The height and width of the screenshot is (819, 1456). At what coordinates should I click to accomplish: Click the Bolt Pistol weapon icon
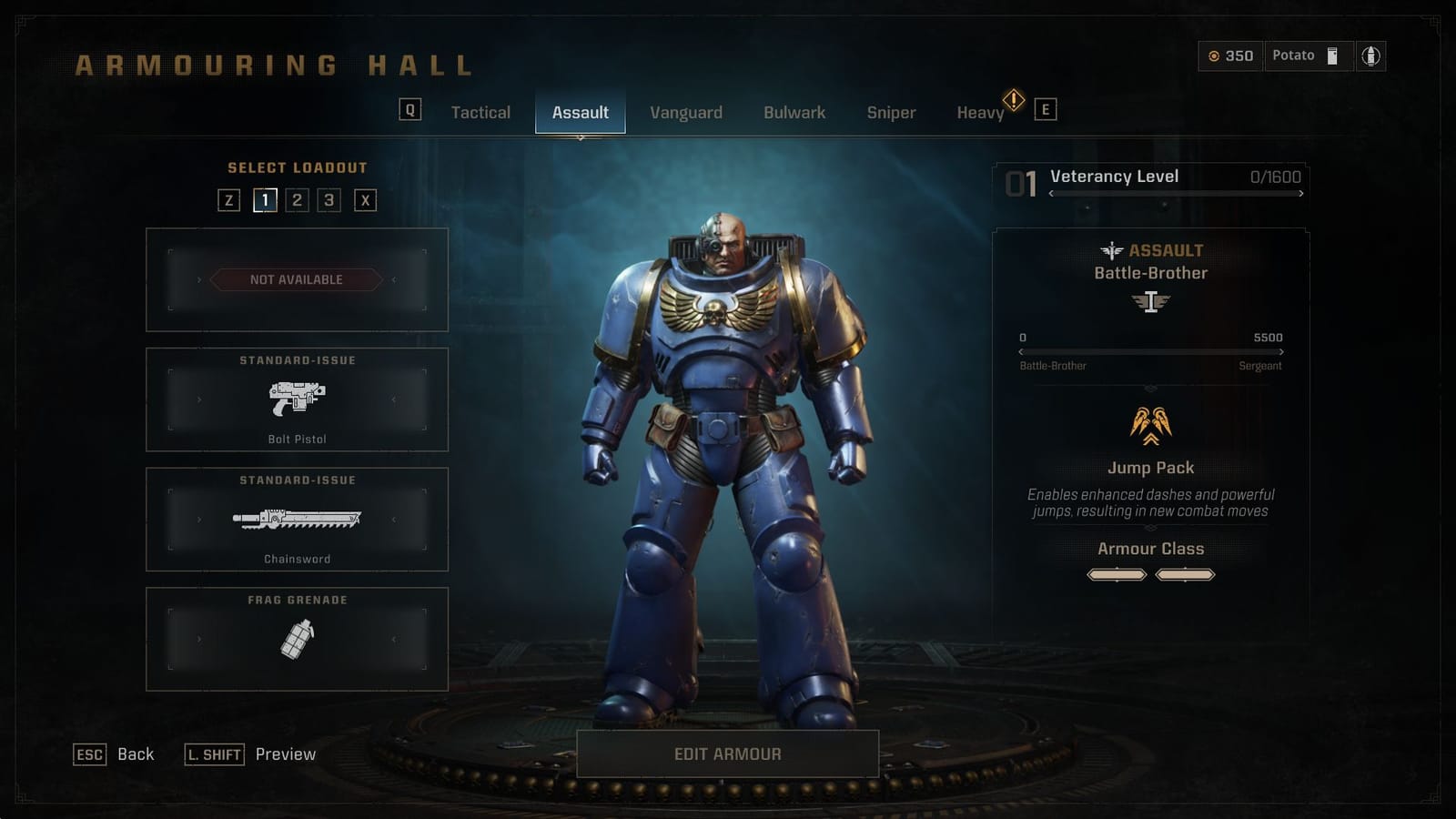click(x=300, y=402)
